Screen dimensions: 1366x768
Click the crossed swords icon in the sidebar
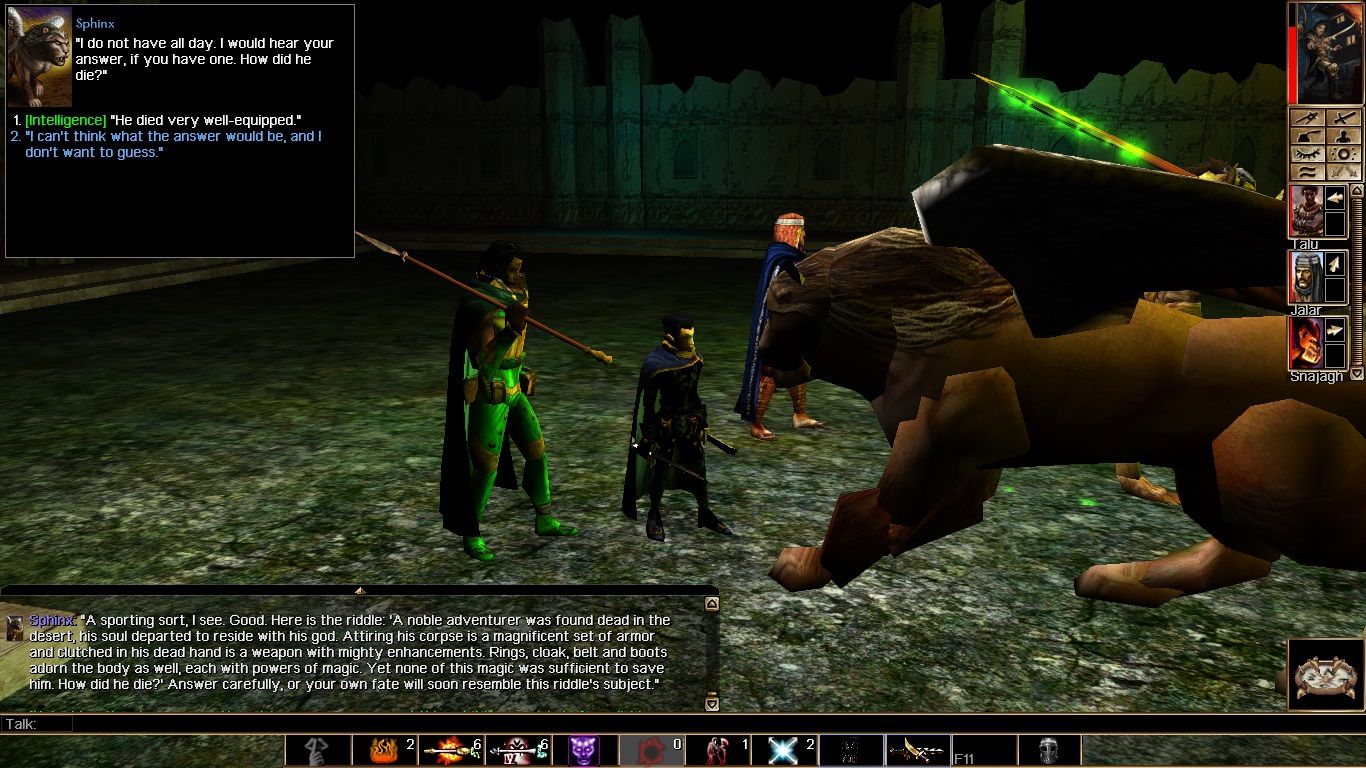[1344, 116]
